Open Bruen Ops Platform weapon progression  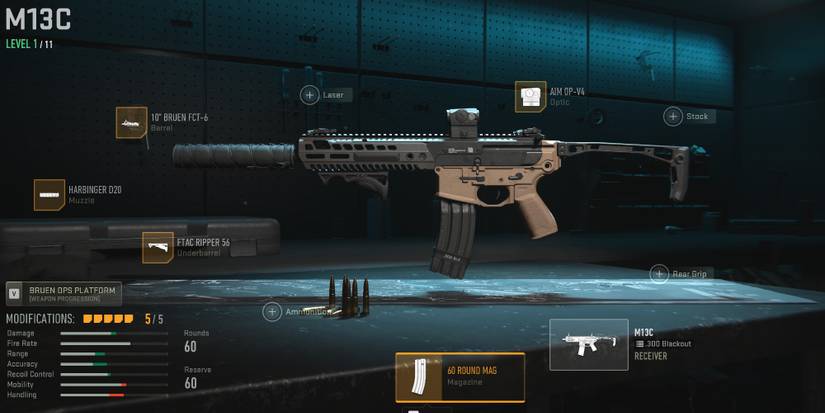(63, 293)
